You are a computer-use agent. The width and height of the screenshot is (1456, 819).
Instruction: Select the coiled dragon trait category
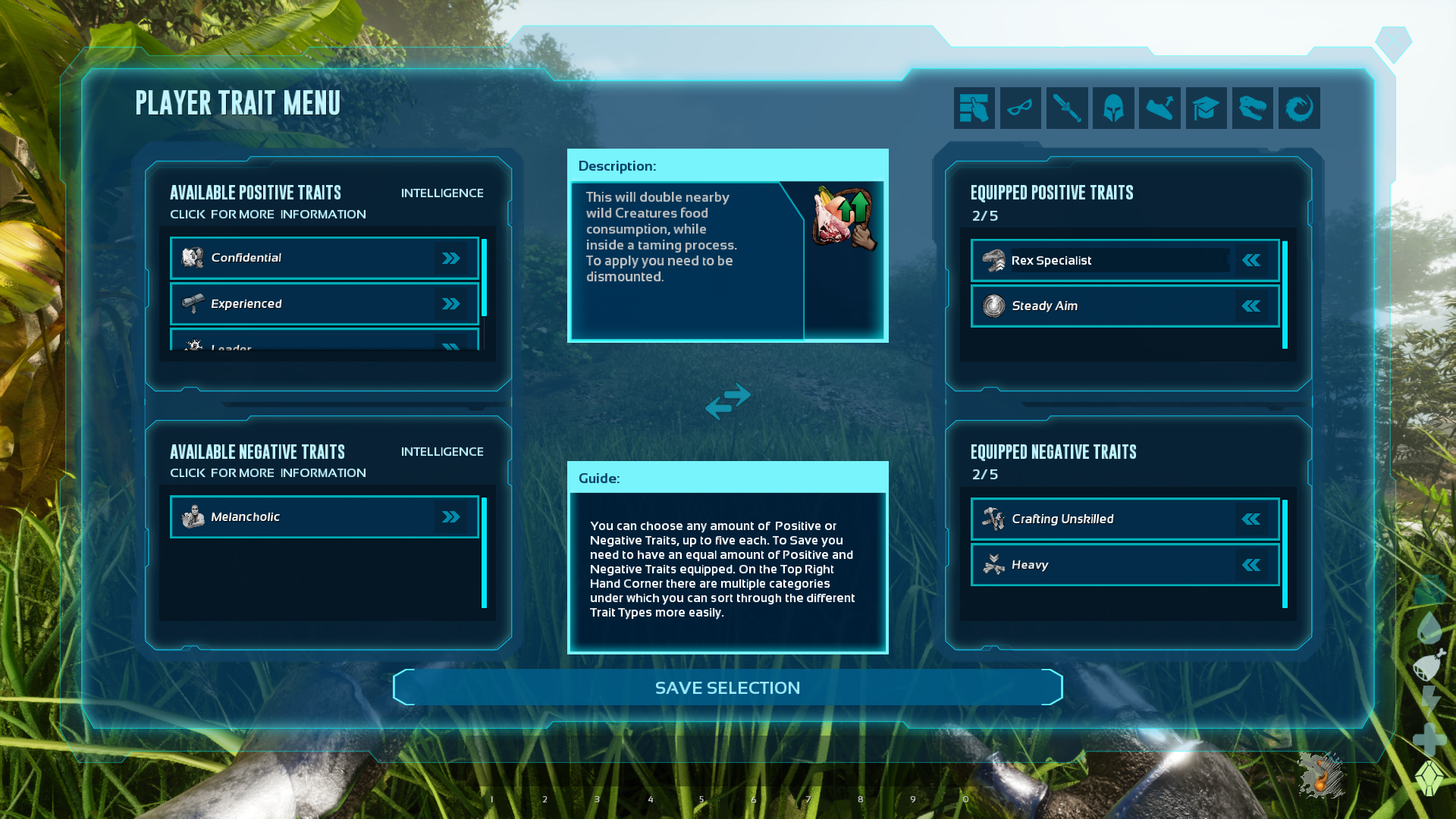coord(1299,108)
